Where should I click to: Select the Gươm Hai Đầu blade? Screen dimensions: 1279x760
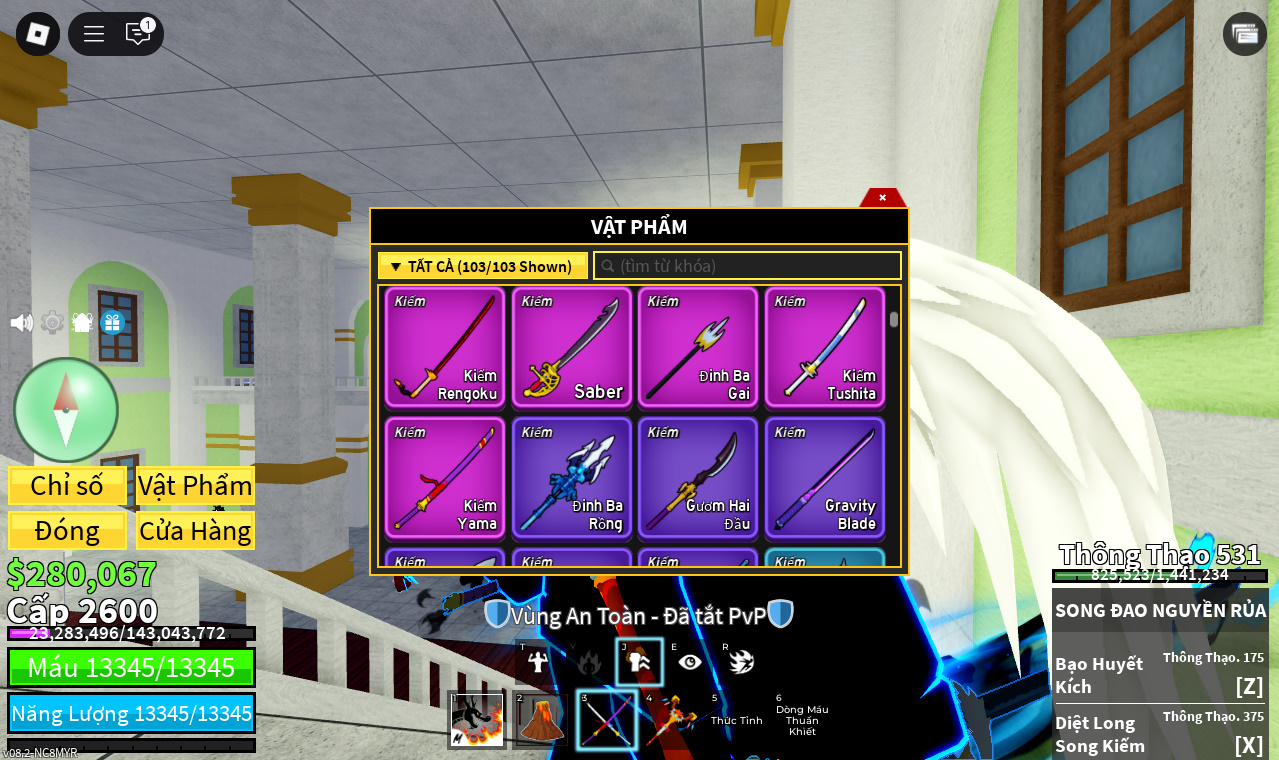(x=698, y=477)
